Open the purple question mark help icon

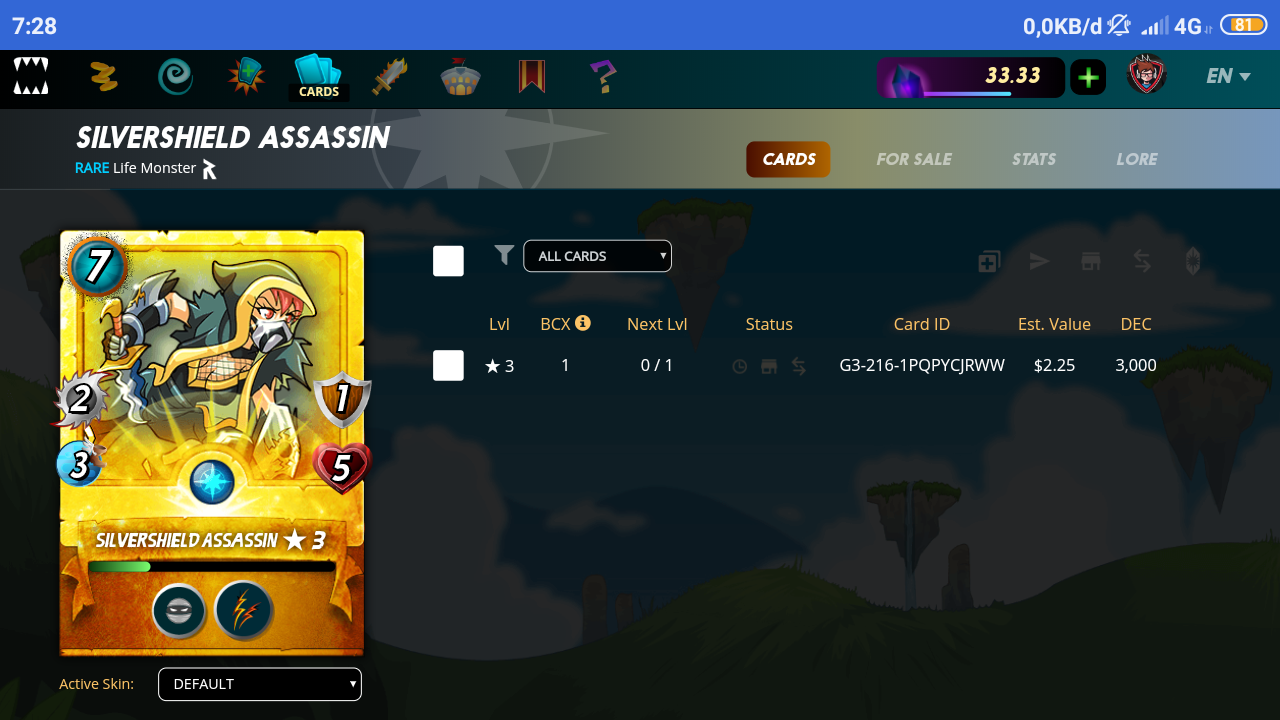tap(602, 76)
